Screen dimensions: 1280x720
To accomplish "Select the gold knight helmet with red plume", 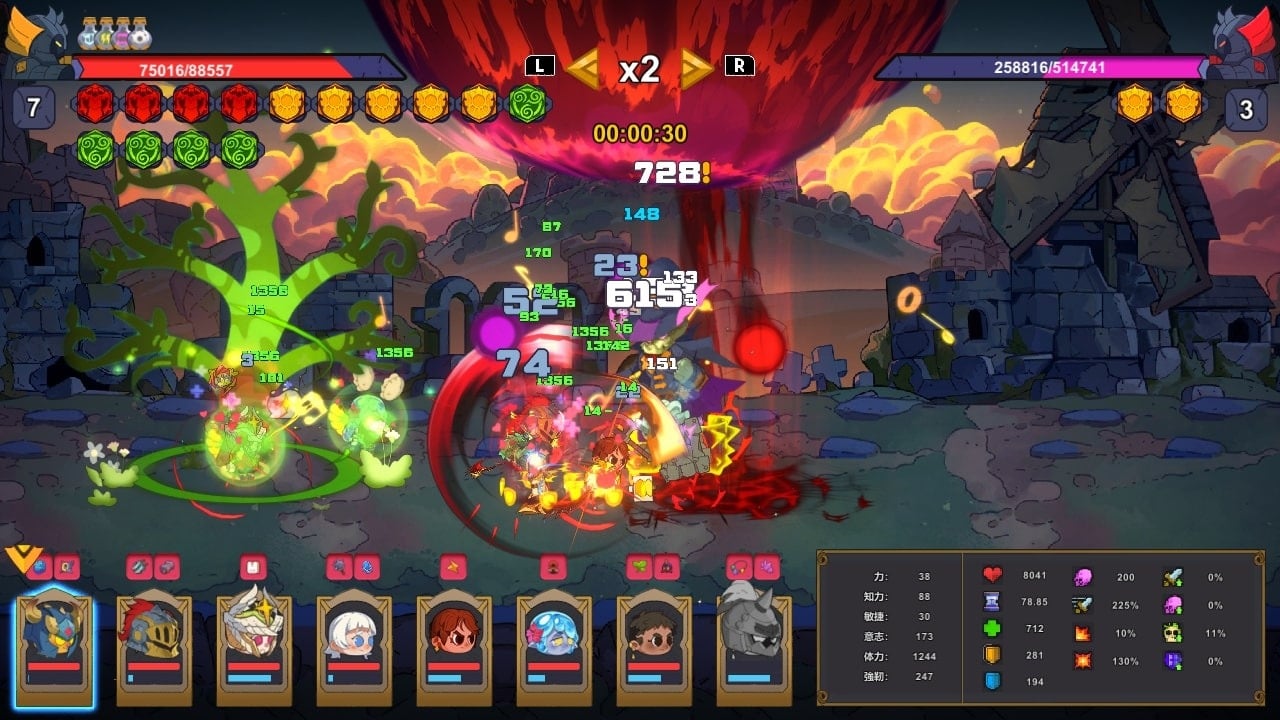I will point(153,645).
